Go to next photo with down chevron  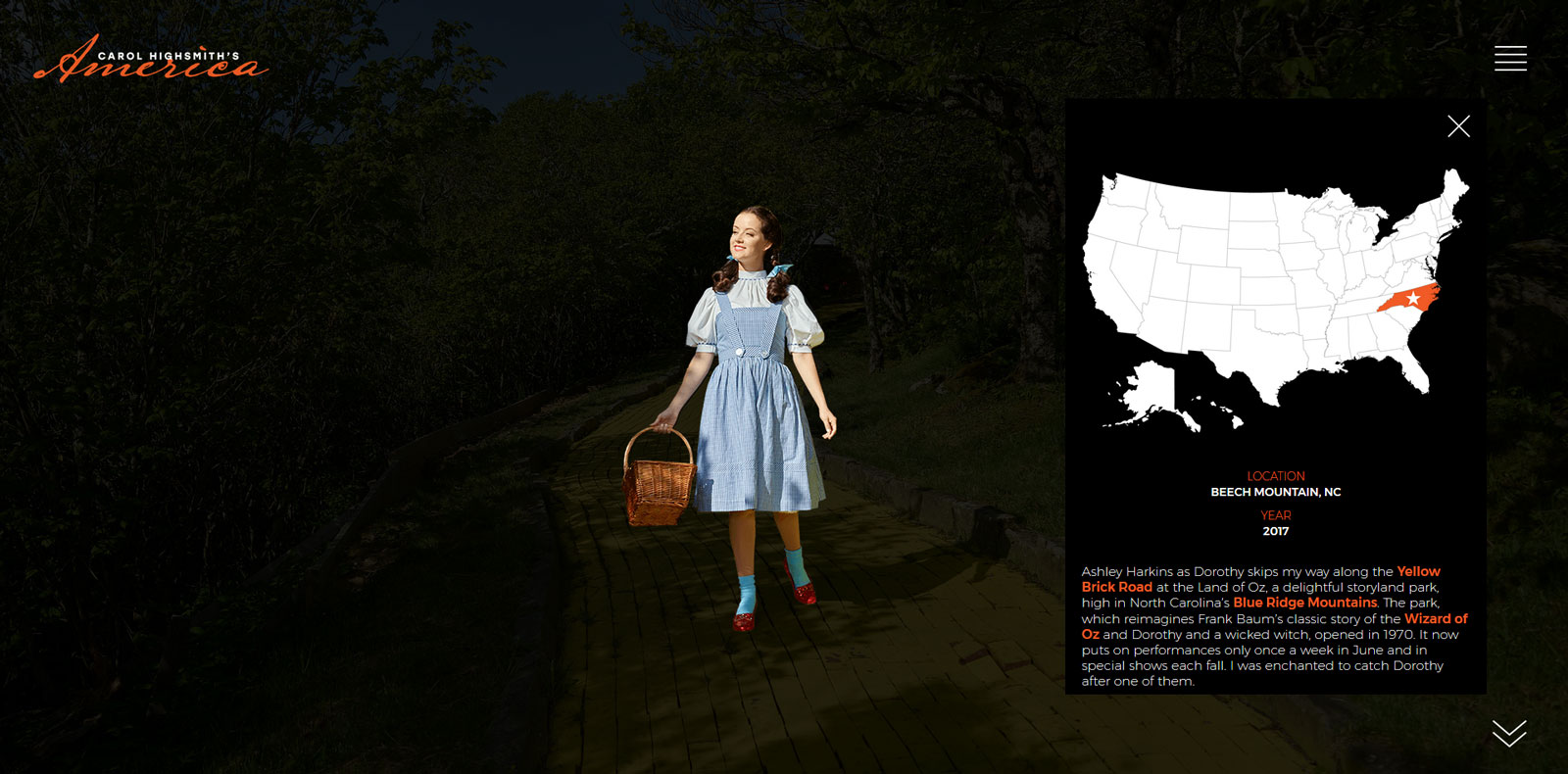[x=1509, y=733]
